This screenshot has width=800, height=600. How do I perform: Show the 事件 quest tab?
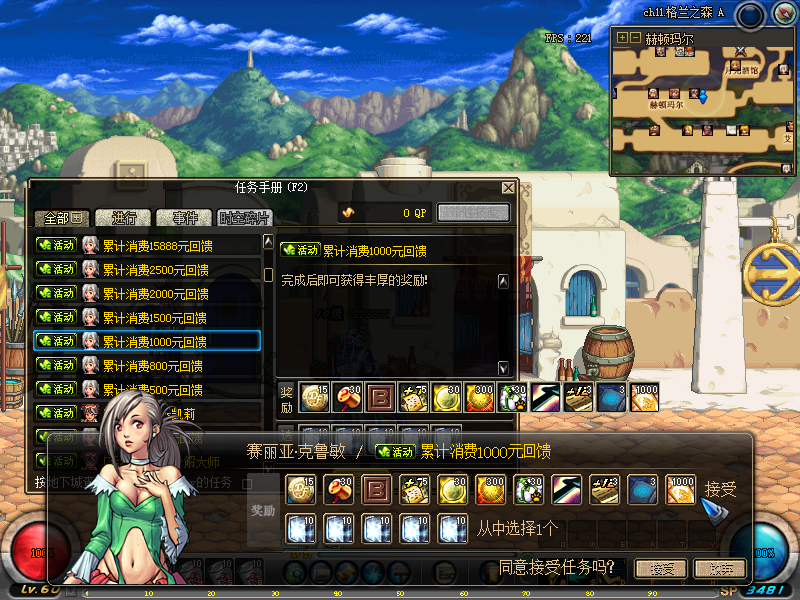pos(185,218)
